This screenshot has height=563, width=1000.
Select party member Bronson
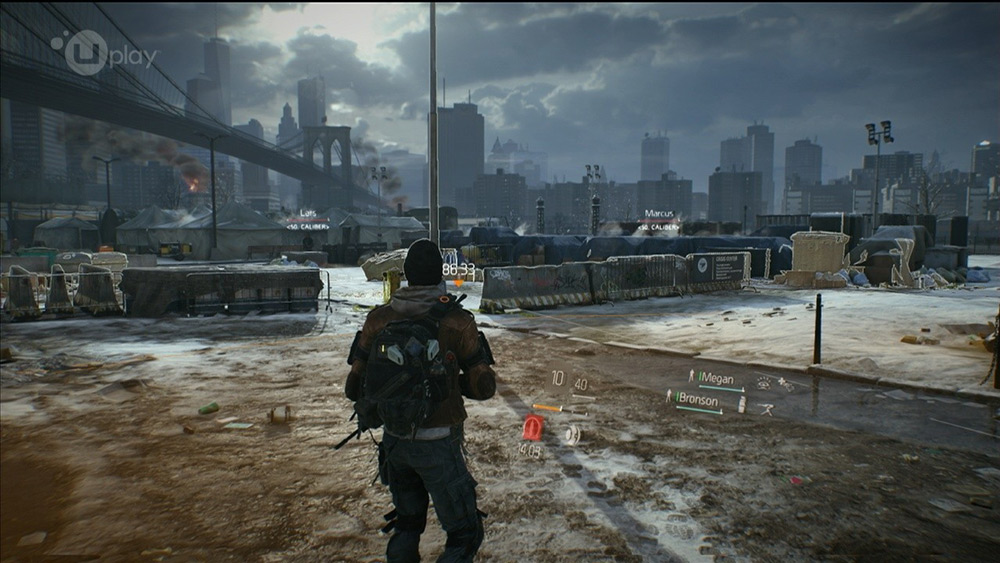697,400
